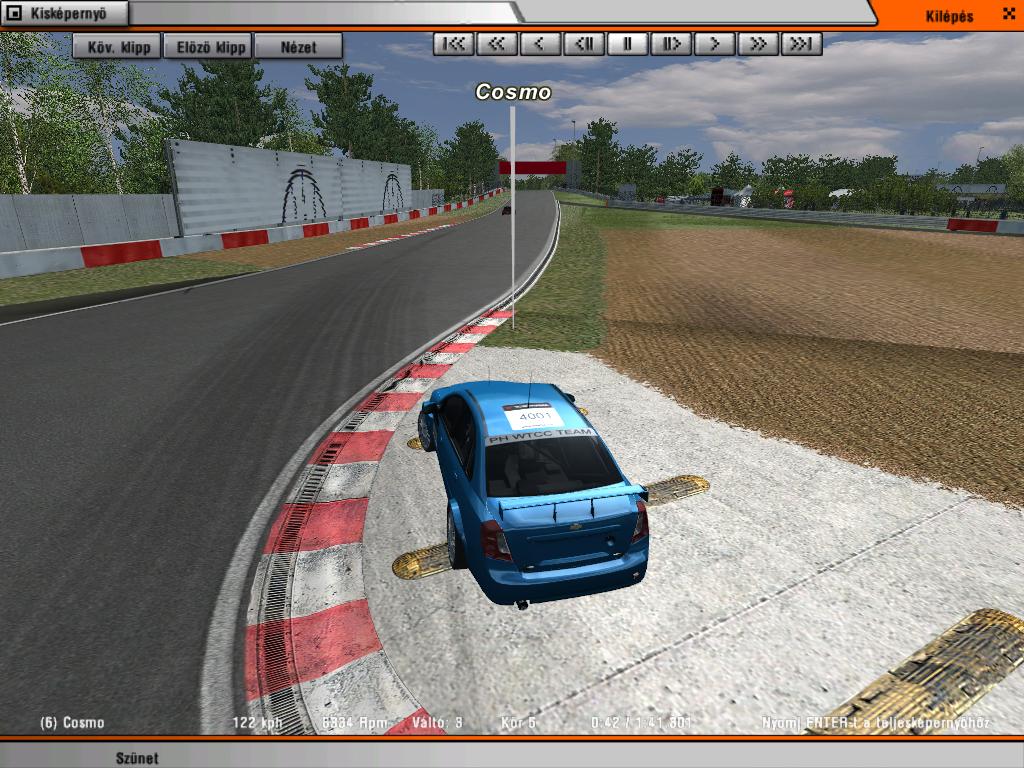
Task: Fast rewind the replay
Action: tap(497, 44)
